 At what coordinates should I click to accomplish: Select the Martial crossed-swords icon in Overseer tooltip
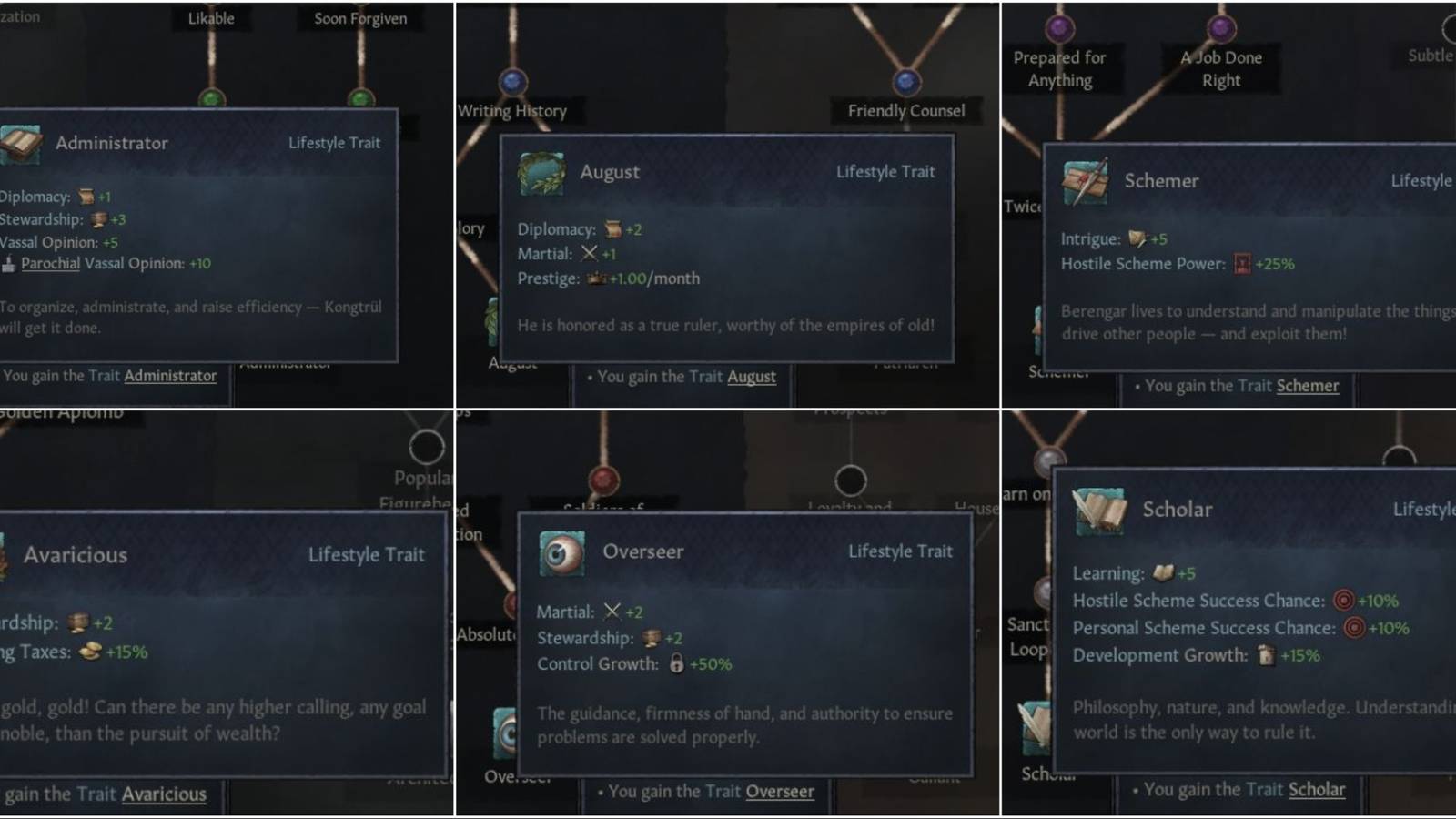pyautogui.click(x=612, y=612)
